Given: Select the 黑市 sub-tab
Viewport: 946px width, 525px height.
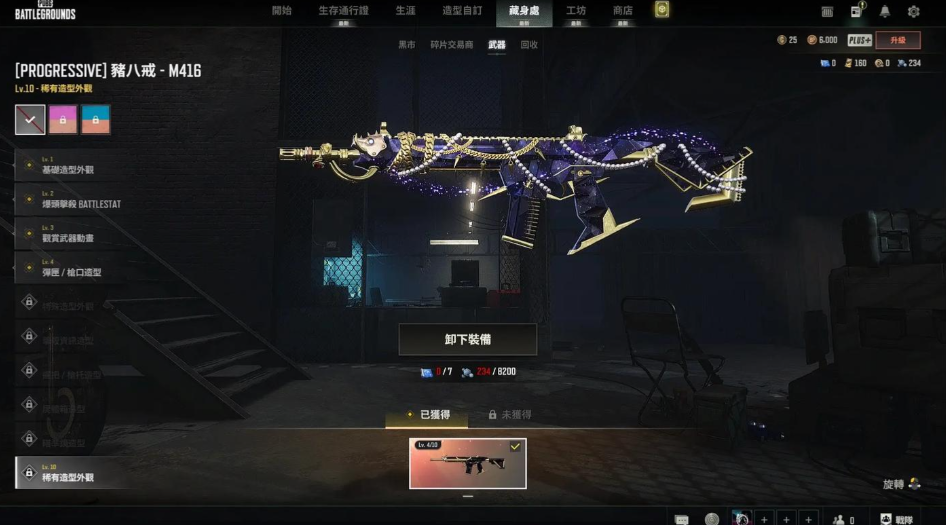Looking at the screenshot, I should pos(407,45).
